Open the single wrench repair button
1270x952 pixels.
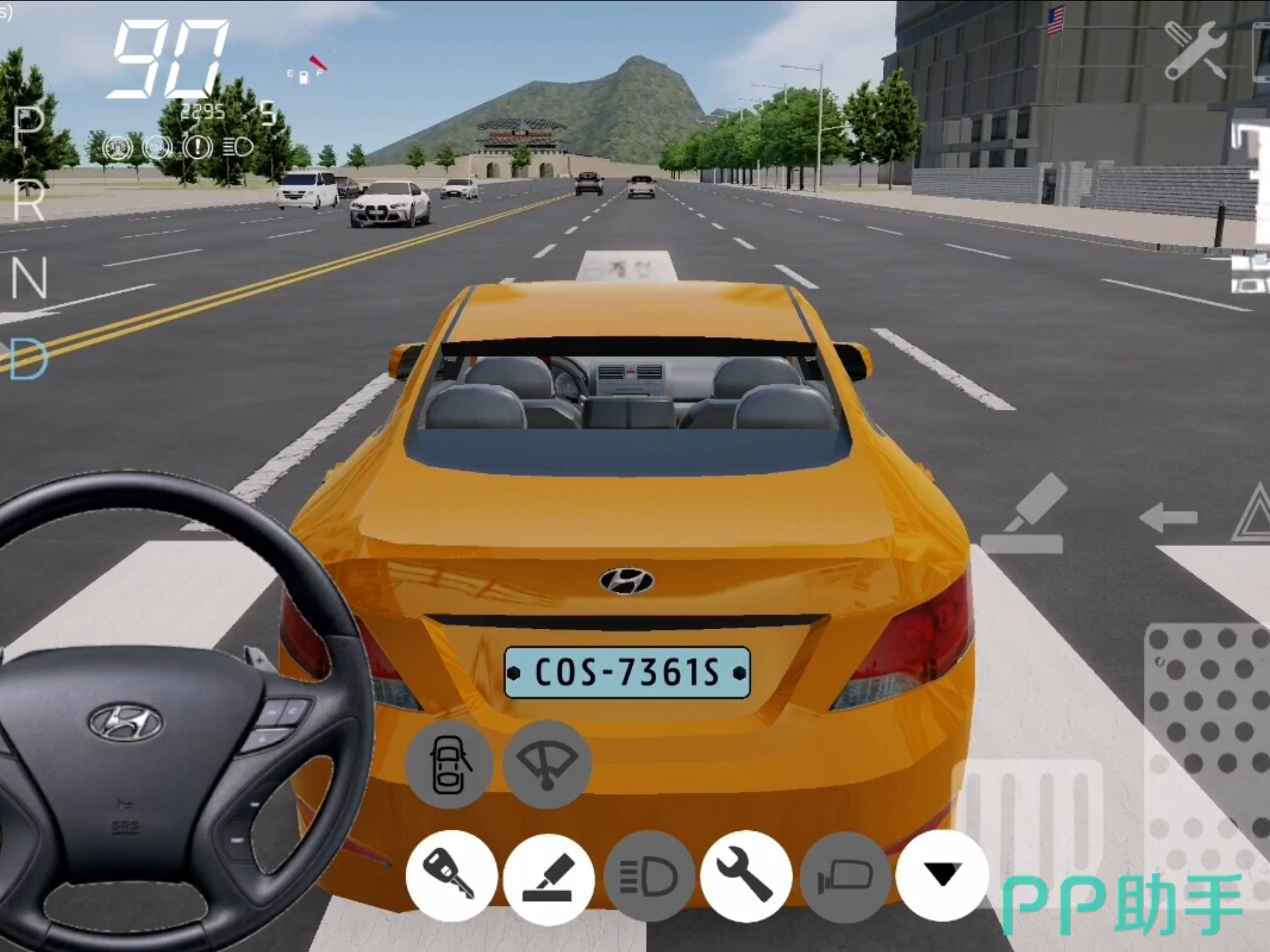746,876
